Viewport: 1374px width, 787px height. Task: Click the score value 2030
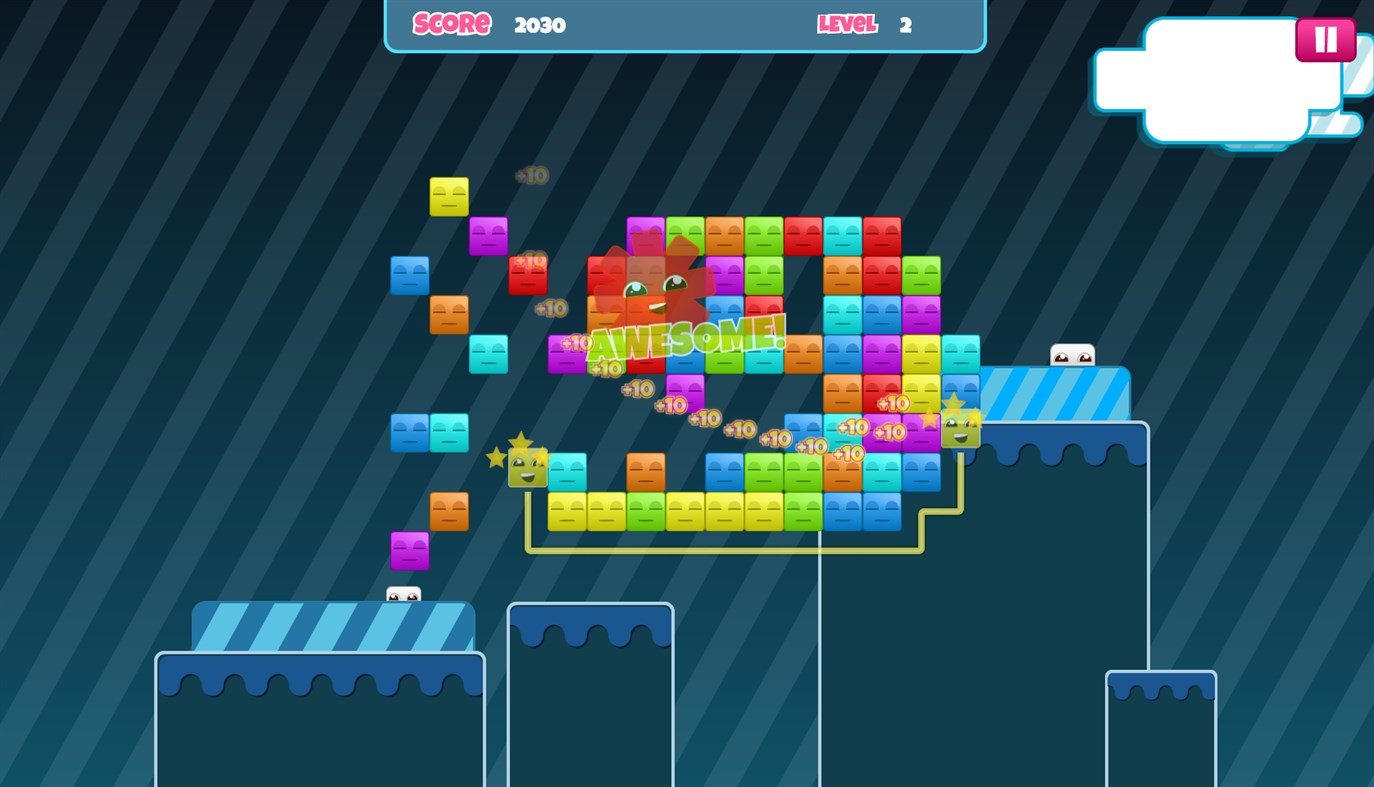[539, 25]
